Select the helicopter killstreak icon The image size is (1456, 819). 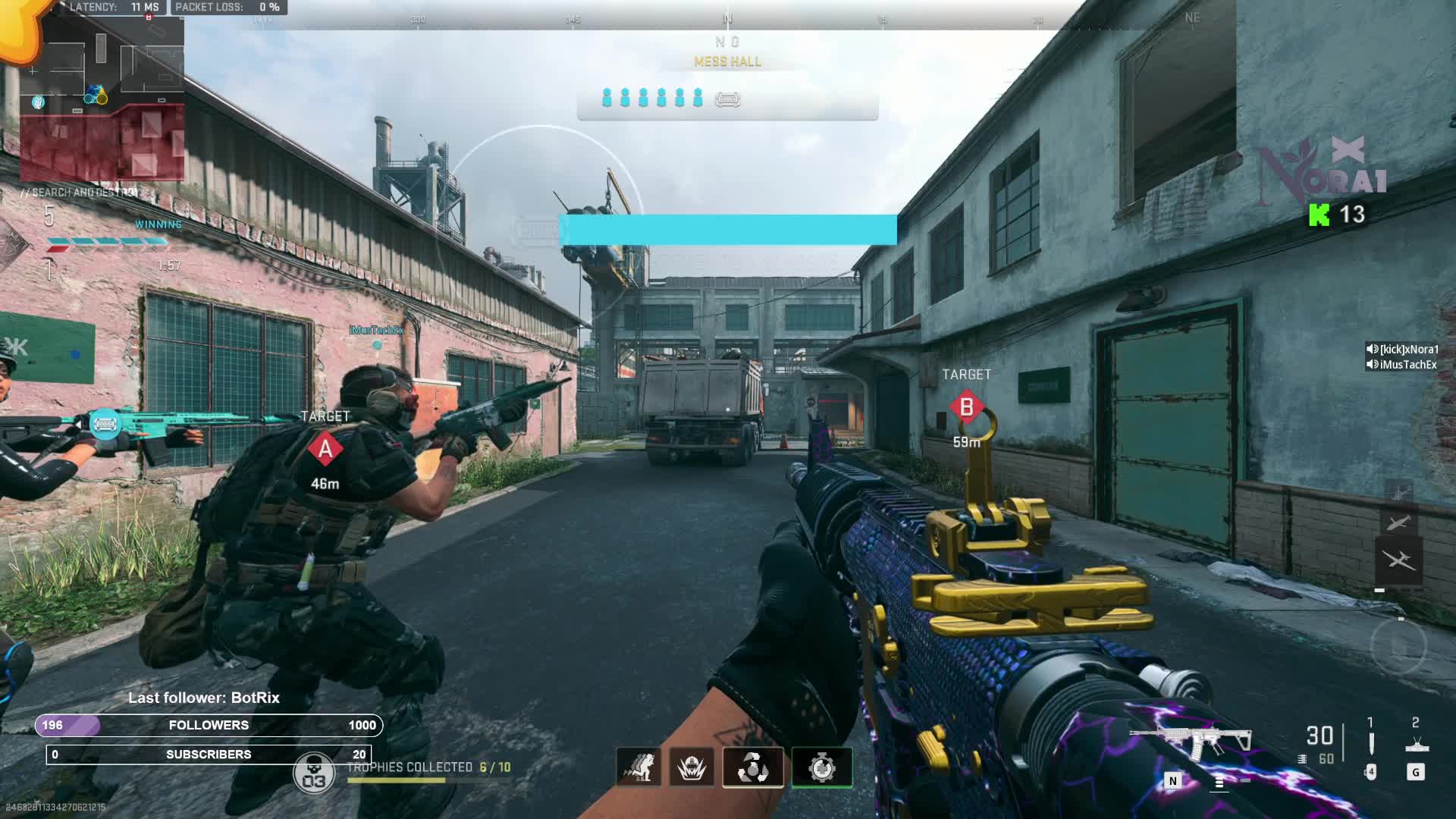(x=1398, y=491)
